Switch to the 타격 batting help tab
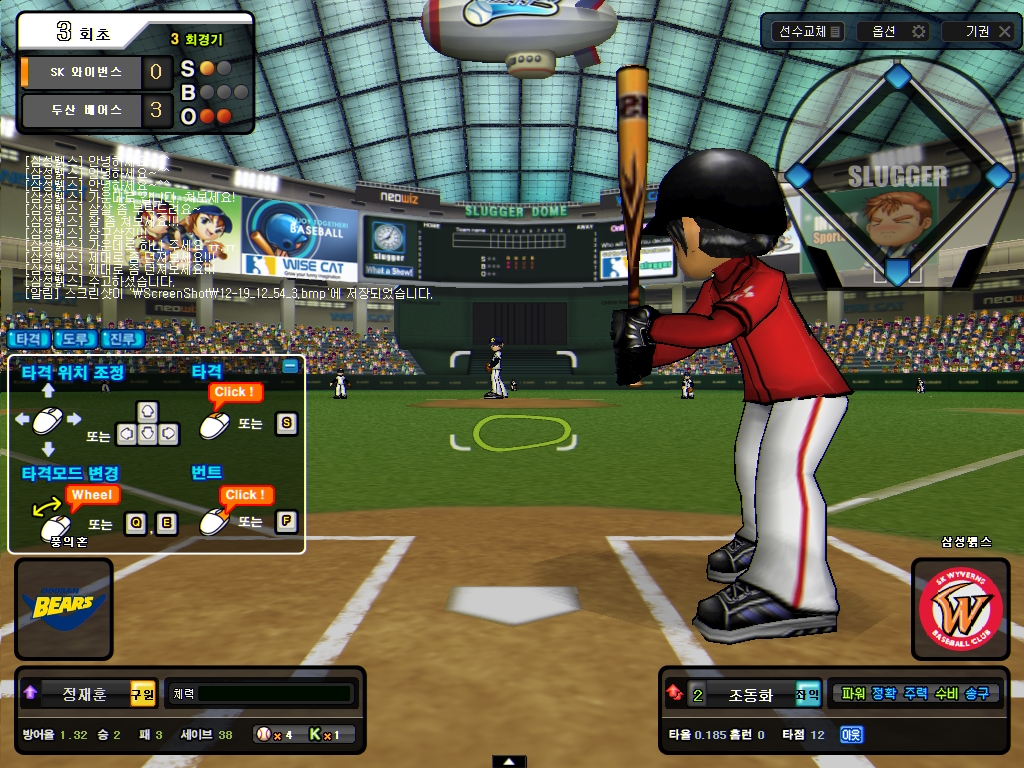This screenshot has height=768, width=1024. (28, 339)
